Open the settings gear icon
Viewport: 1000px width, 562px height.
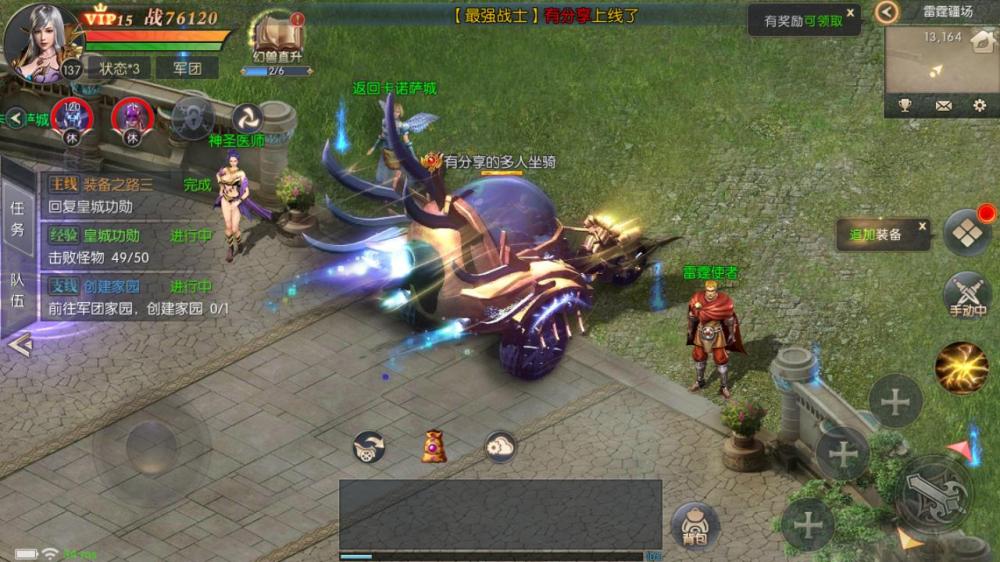[x=979, y=105]
